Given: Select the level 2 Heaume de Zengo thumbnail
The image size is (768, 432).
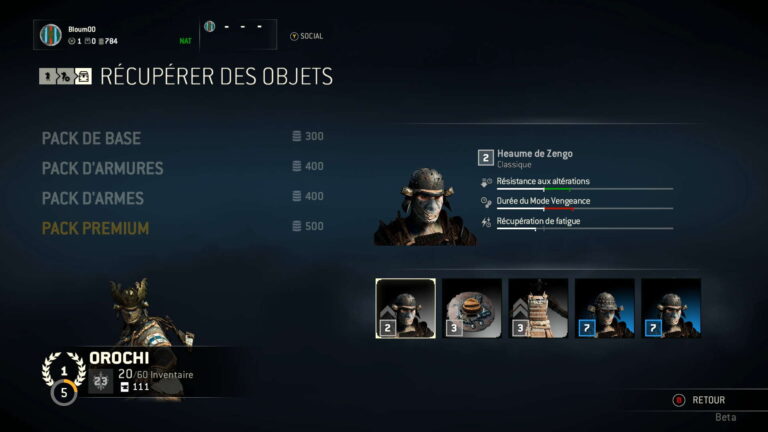Looking at the screenshot, I should pos(405,308).
